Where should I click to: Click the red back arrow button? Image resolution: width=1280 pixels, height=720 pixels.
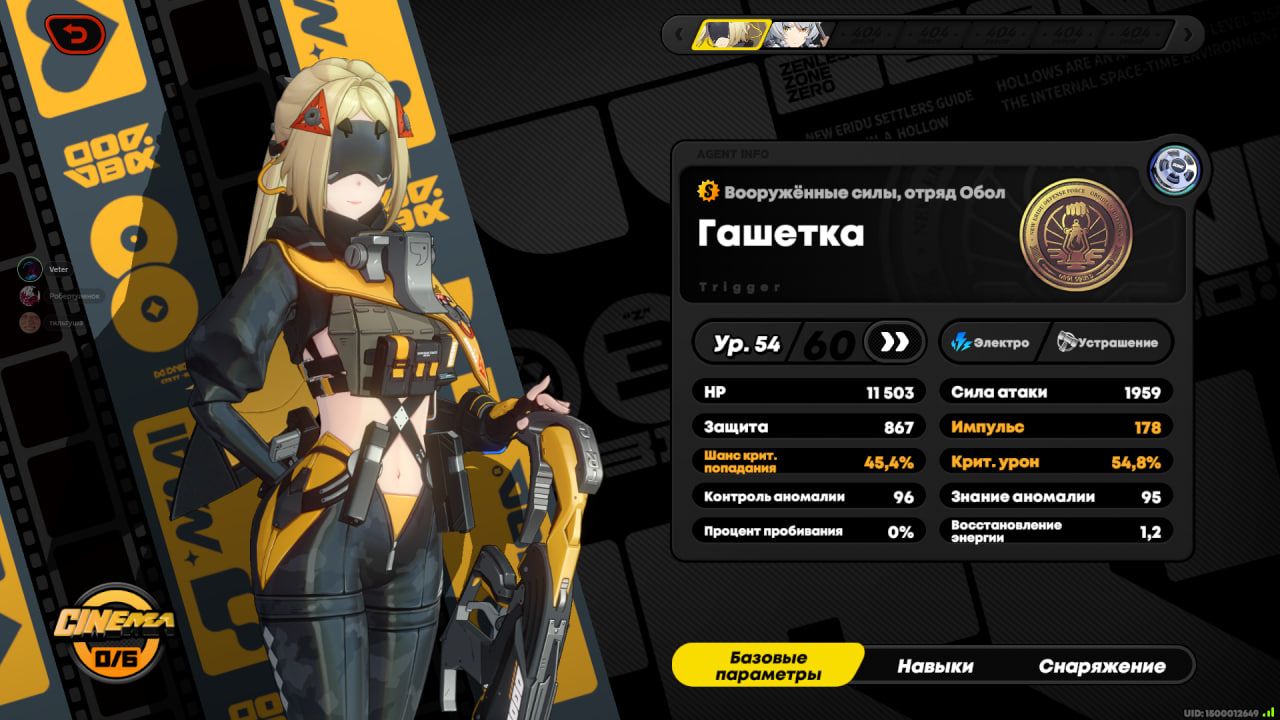click(73, 36)
